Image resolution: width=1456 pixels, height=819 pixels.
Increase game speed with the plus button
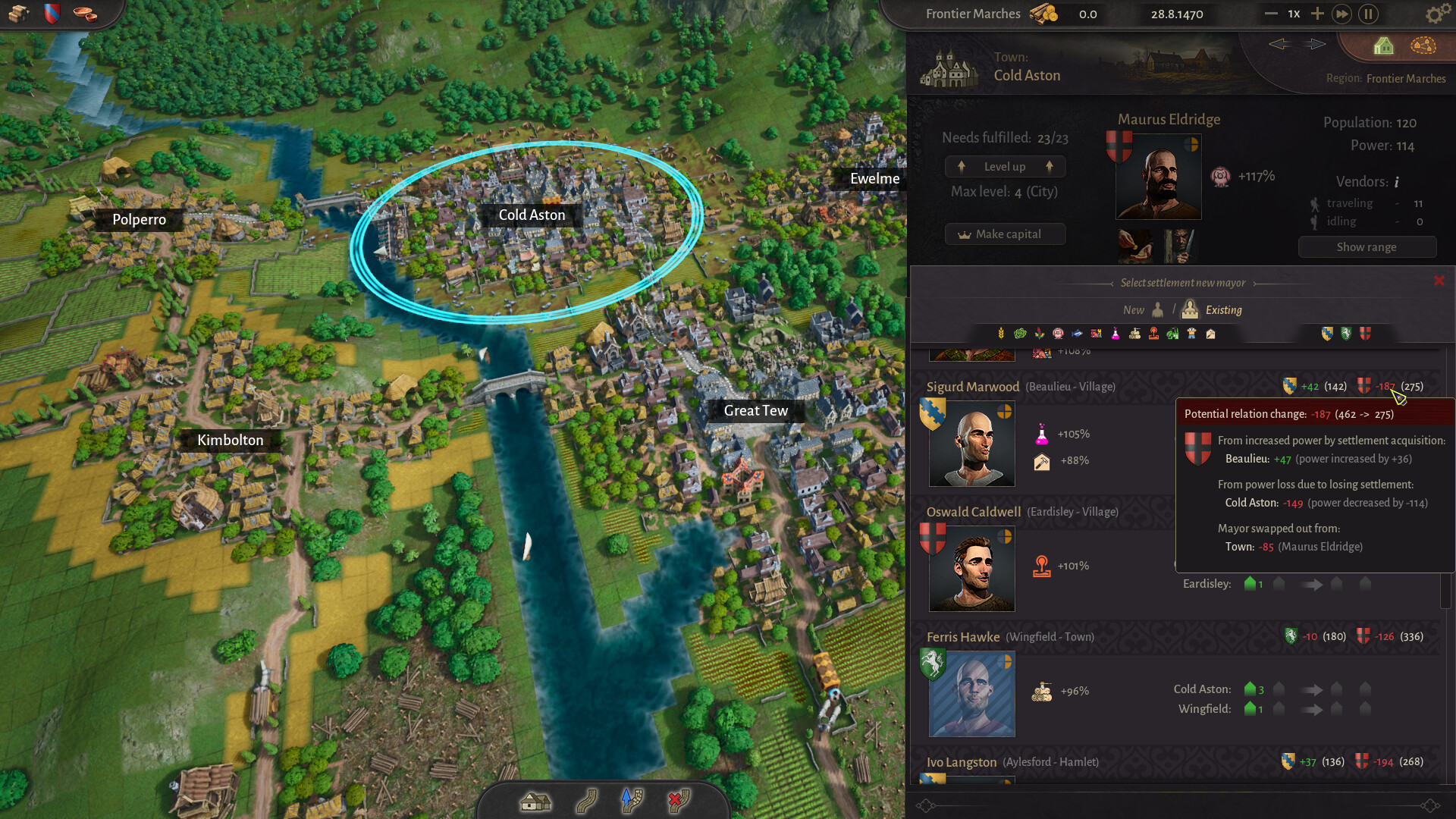click(1317, 14)
